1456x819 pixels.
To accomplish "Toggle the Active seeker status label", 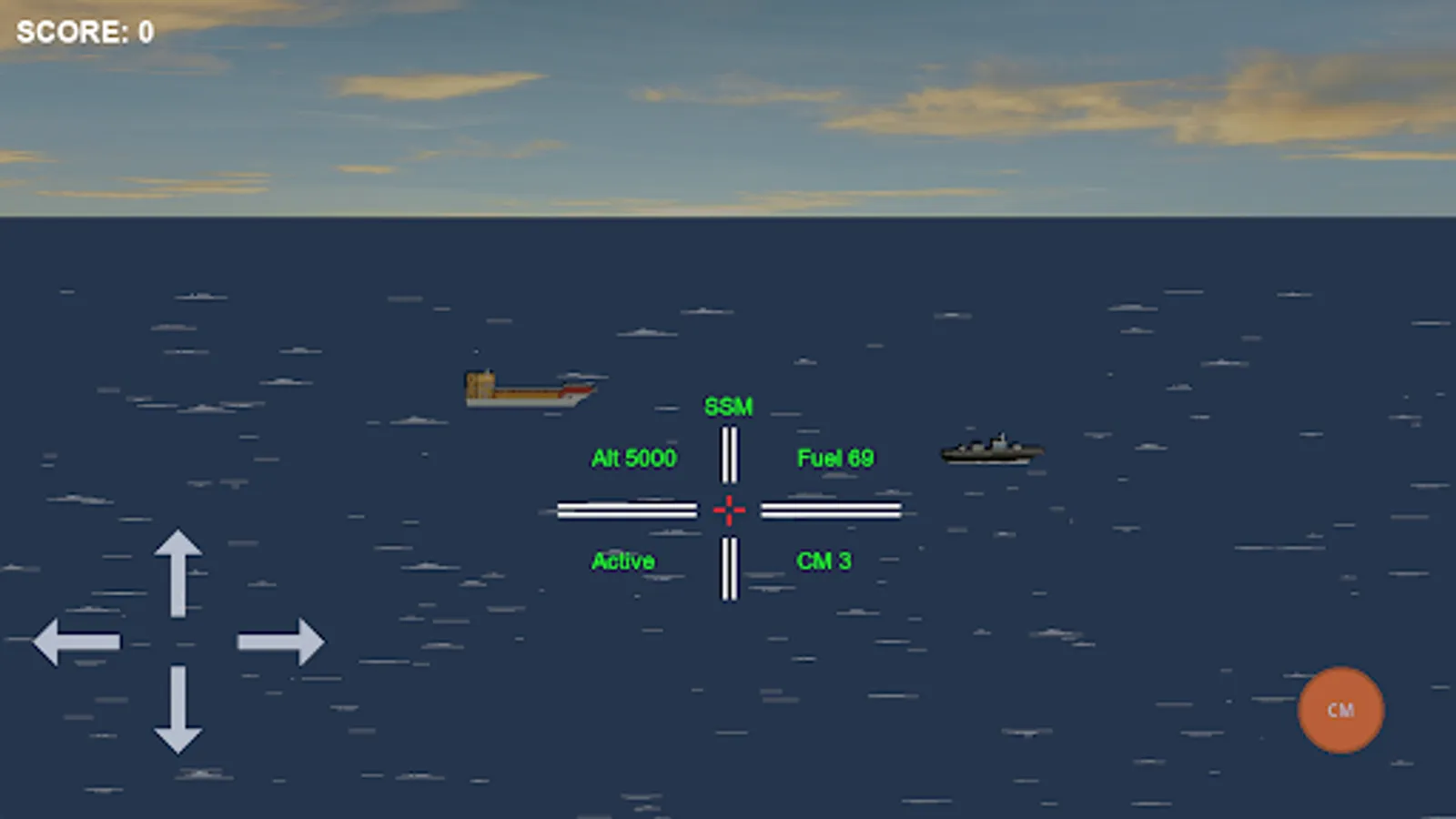I will pyautogui.click(x=622, y=561).
